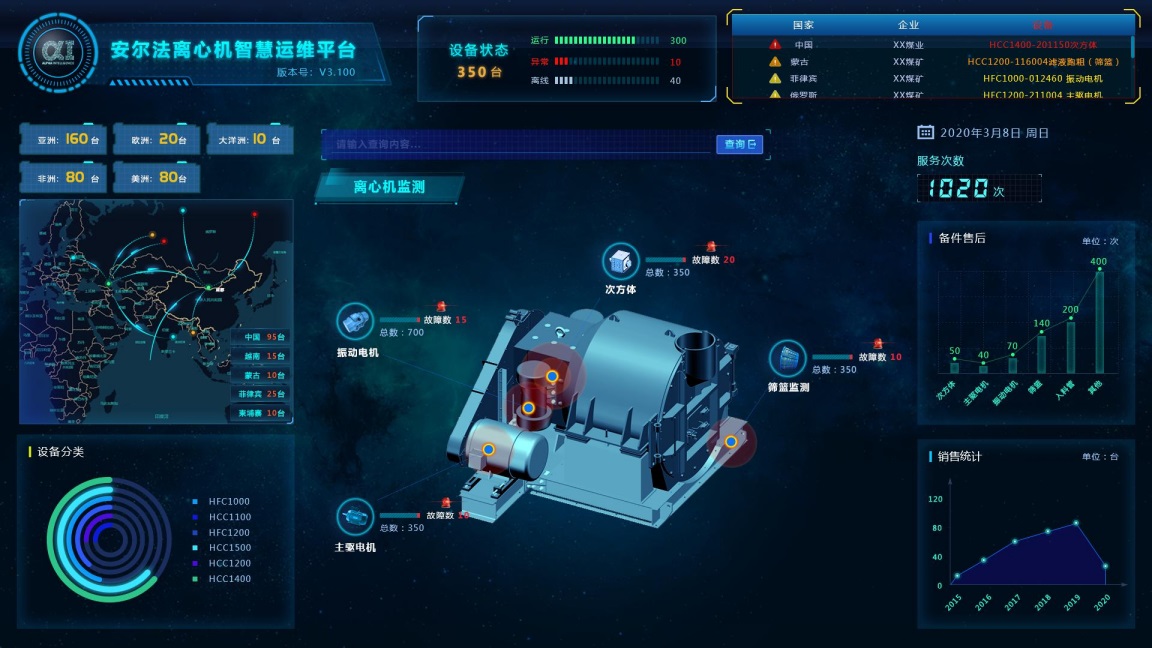Click the 查询 search button
The image size is (1152, 648).
coord(740,144)
